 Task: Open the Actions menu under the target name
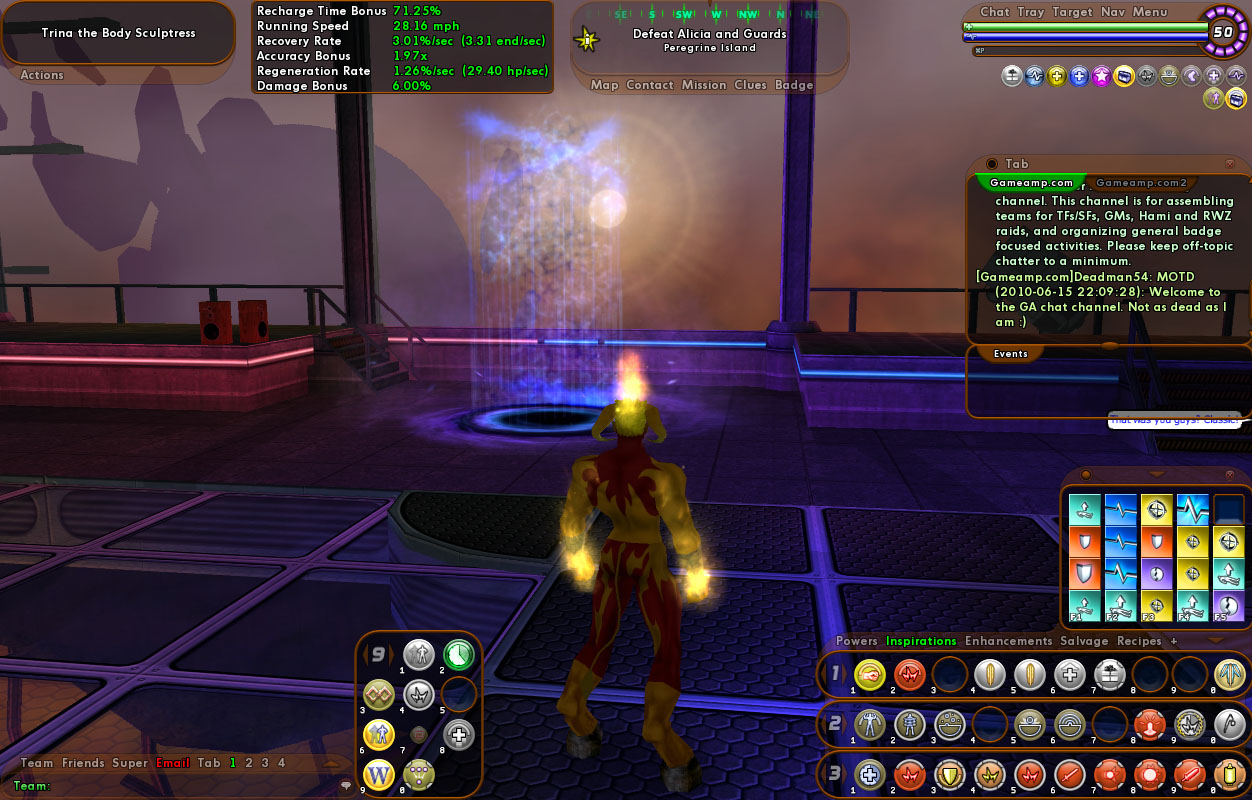pyautogui.click(x=42, y=75)
